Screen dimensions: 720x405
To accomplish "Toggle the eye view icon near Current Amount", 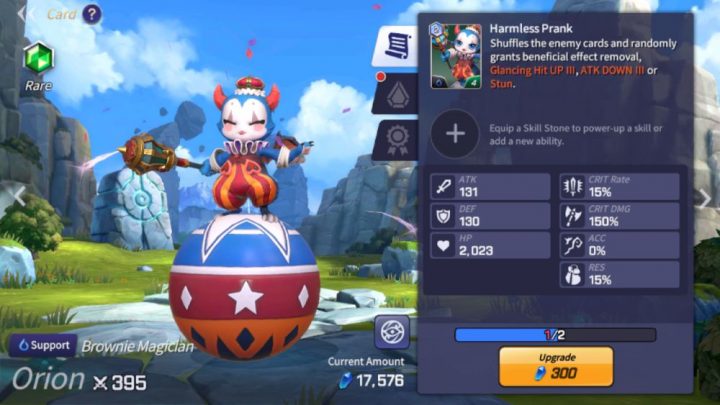I will tap(392, 332).
